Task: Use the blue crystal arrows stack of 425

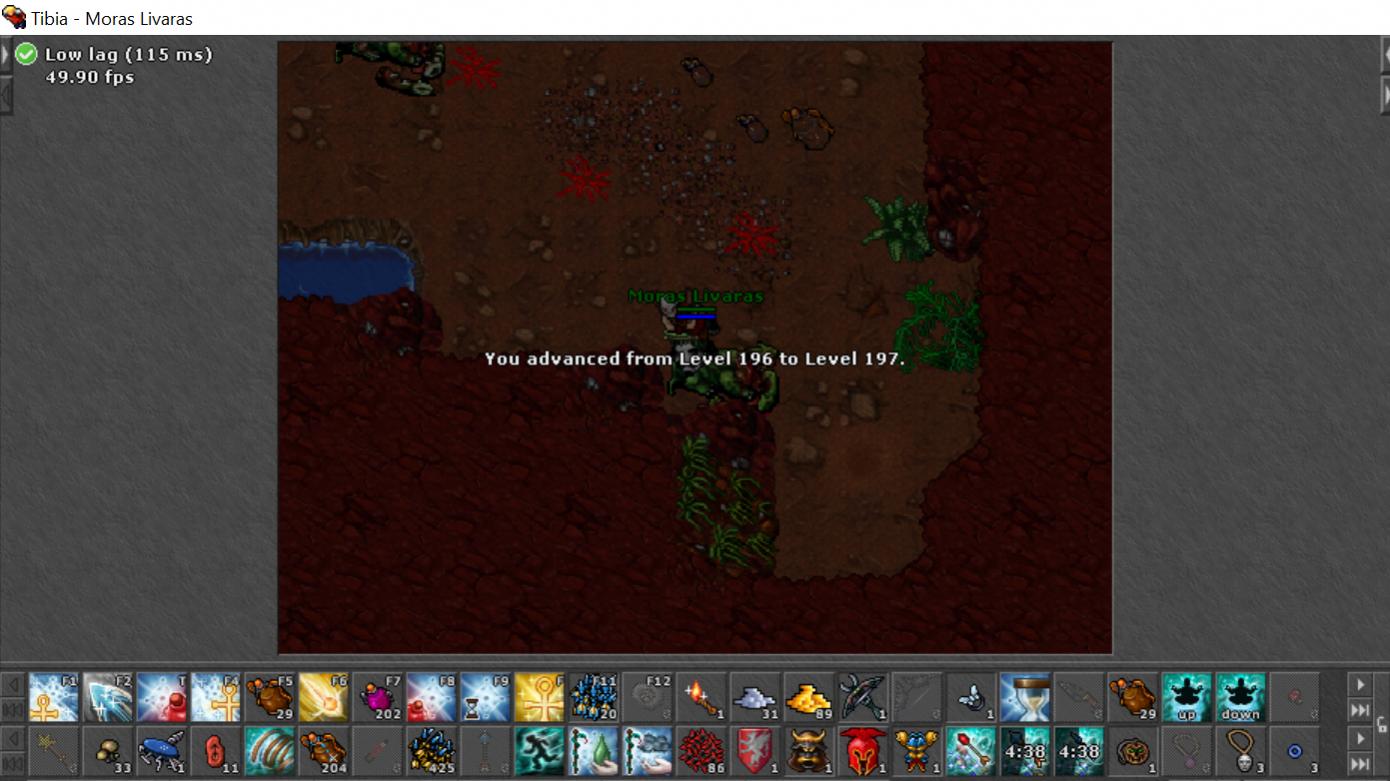Action: [432, 751]
